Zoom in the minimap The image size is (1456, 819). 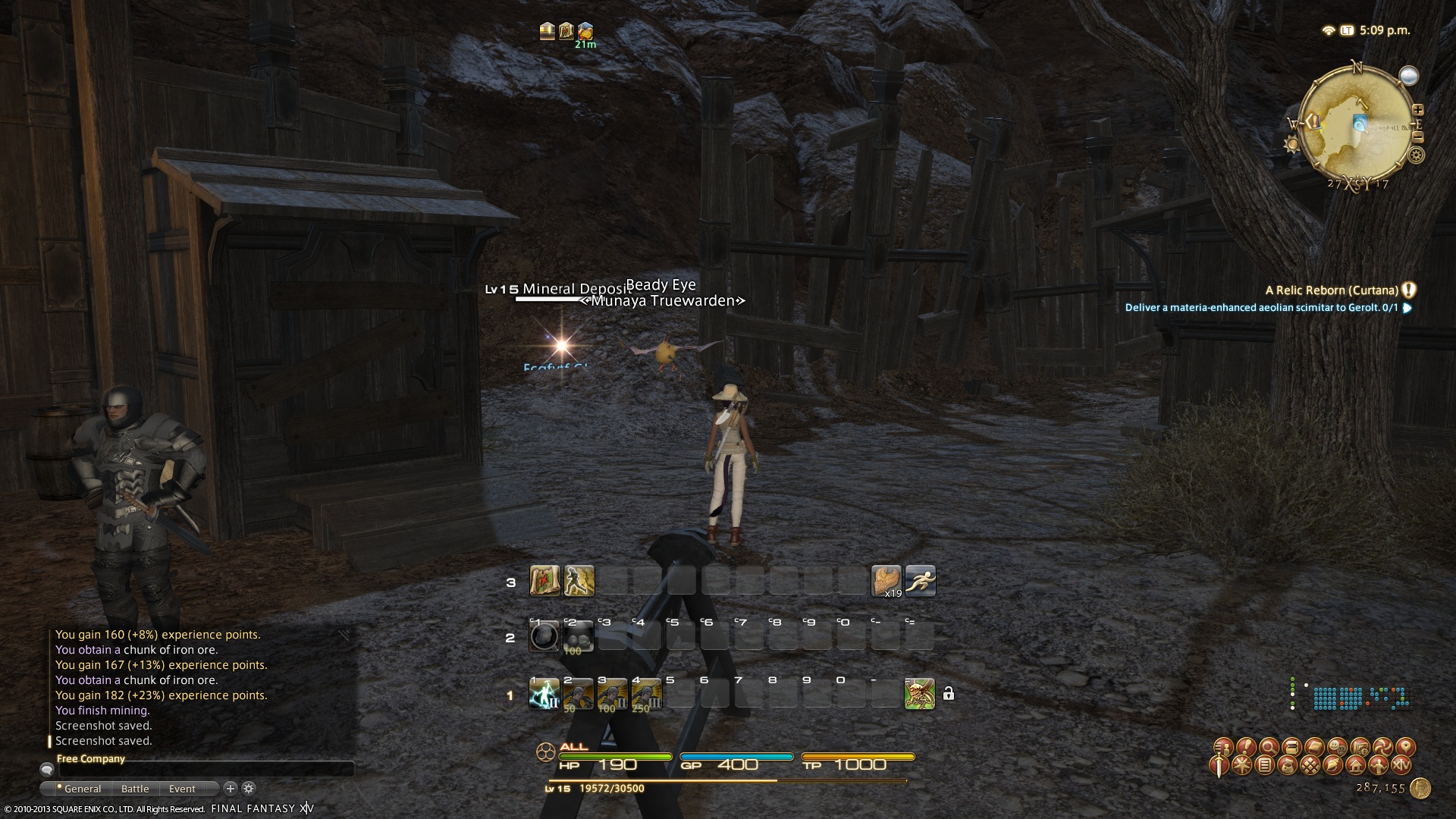[x=1418, y=110]
